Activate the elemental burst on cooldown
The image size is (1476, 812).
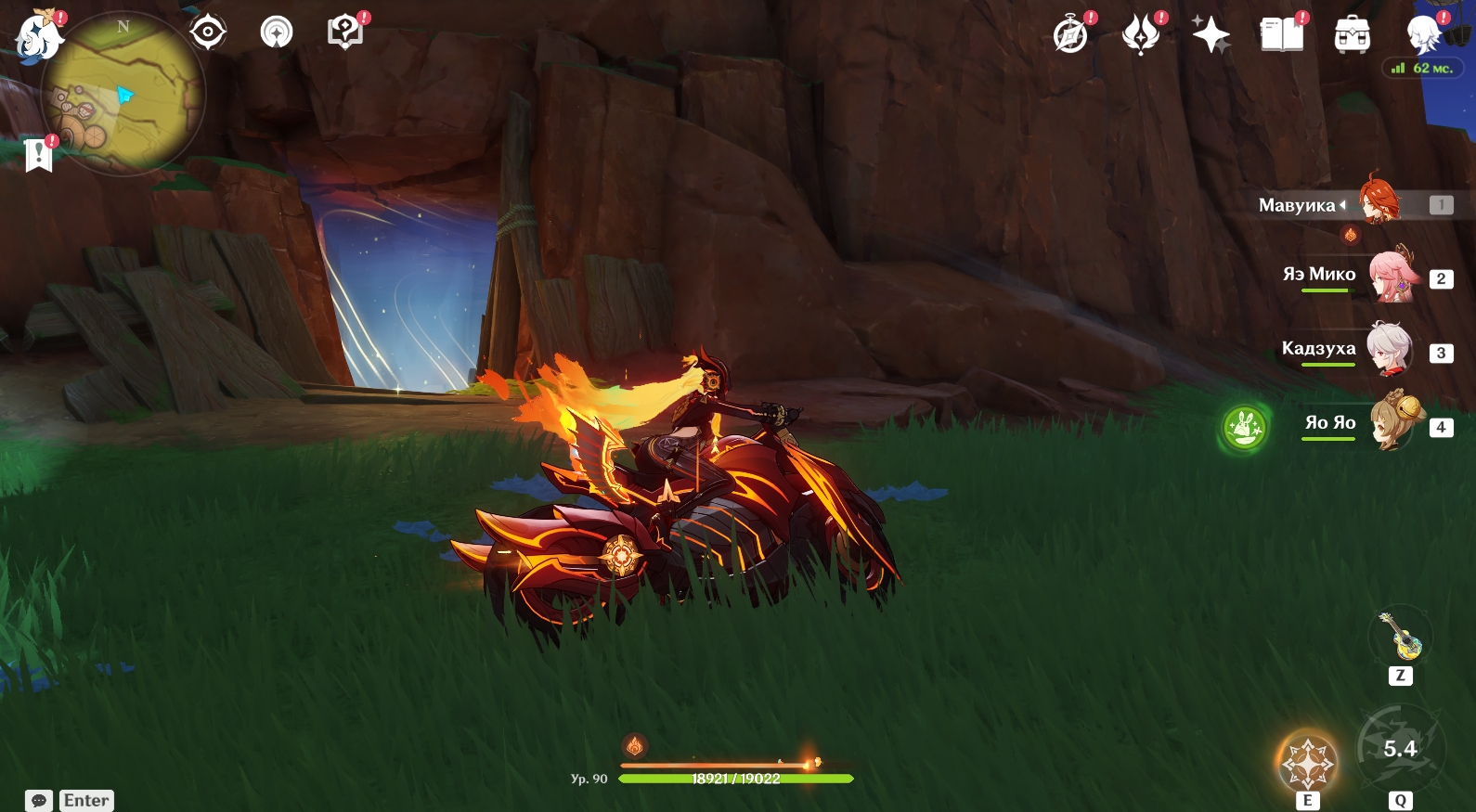(x=1400, y=748)
